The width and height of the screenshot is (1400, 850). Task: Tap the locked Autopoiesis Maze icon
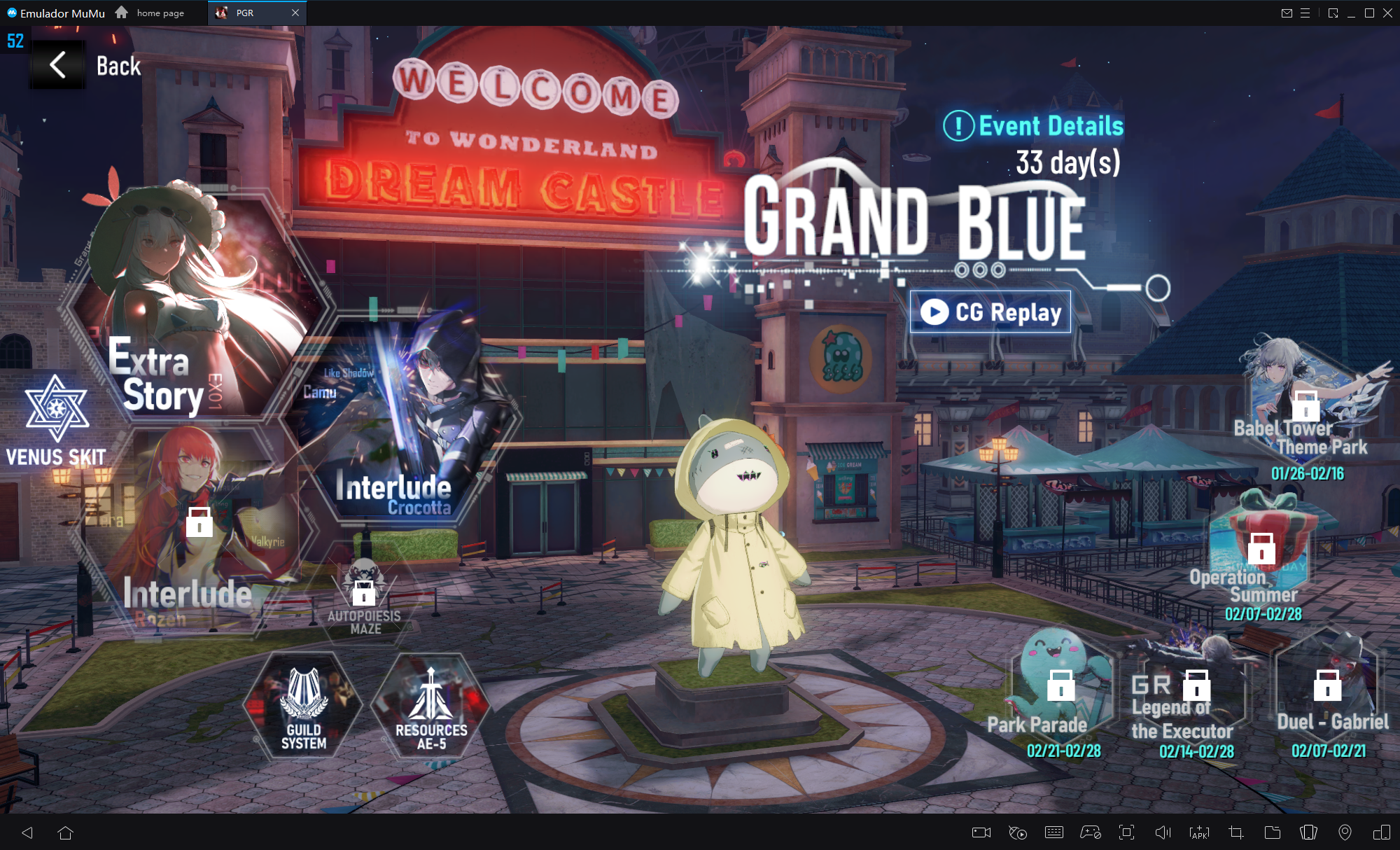364,595
